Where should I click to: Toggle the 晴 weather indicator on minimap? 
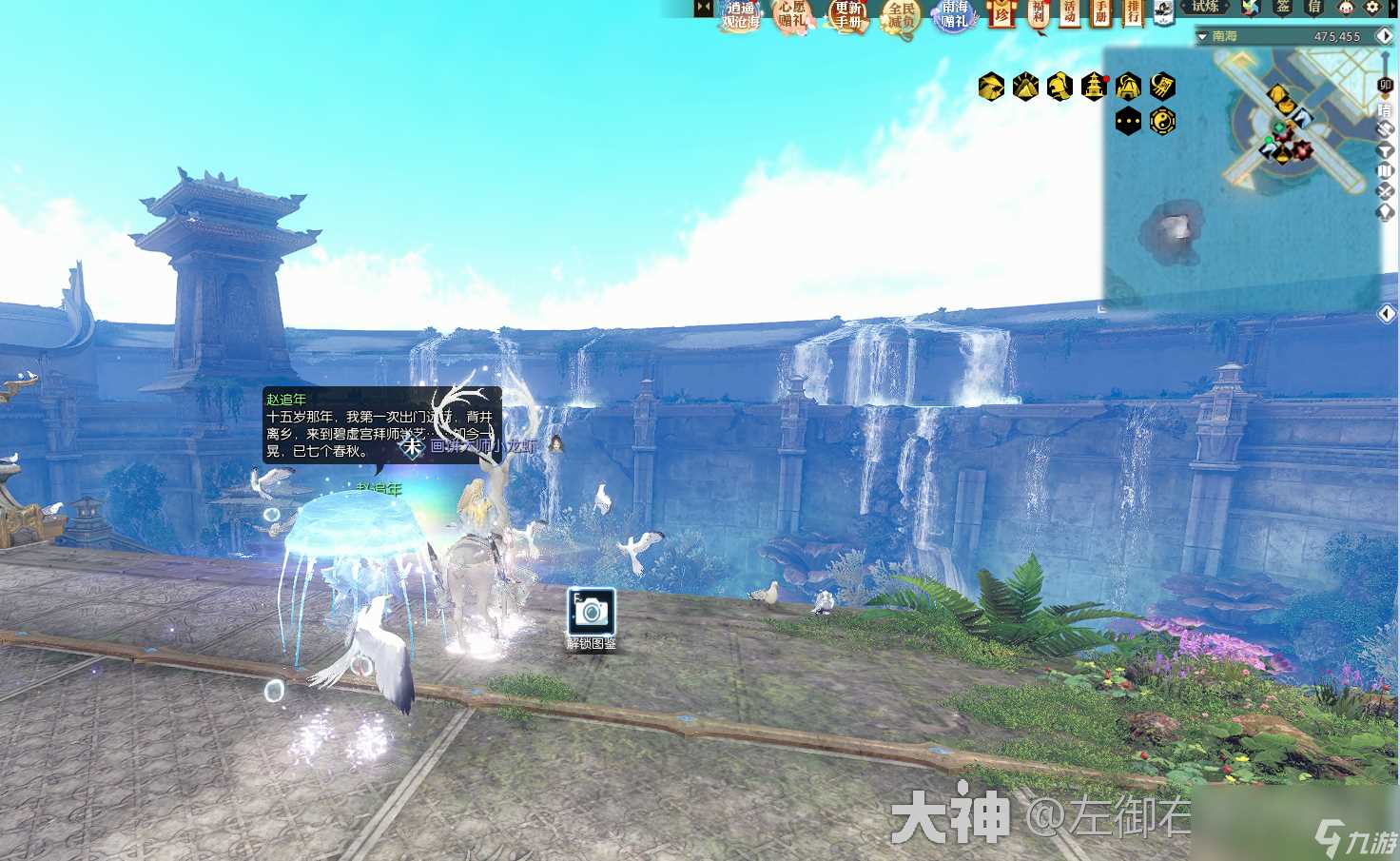1385,108
